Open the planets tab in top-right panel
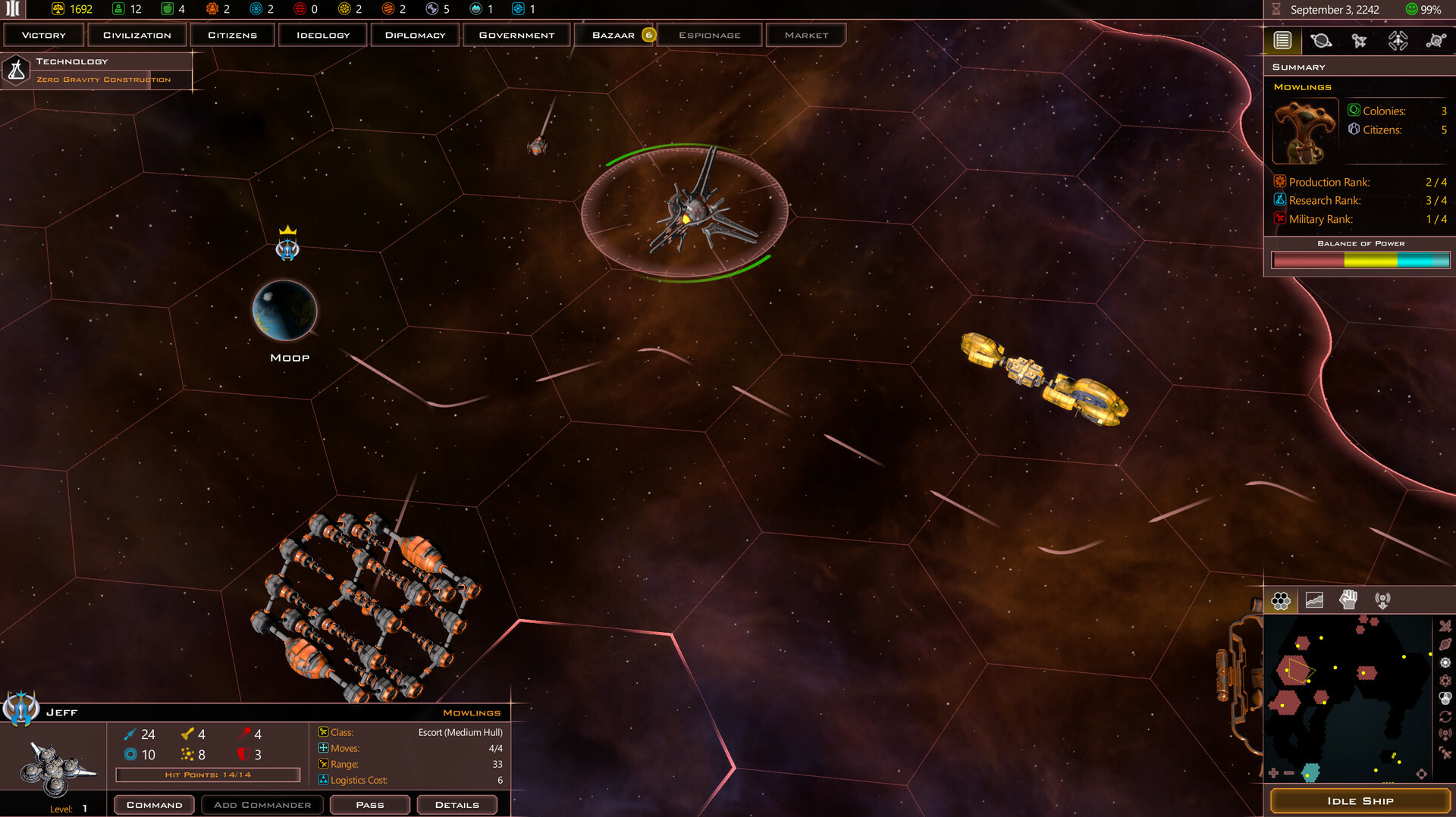Viewport: 1456px width, 817px height. [x=1323, y=41]
